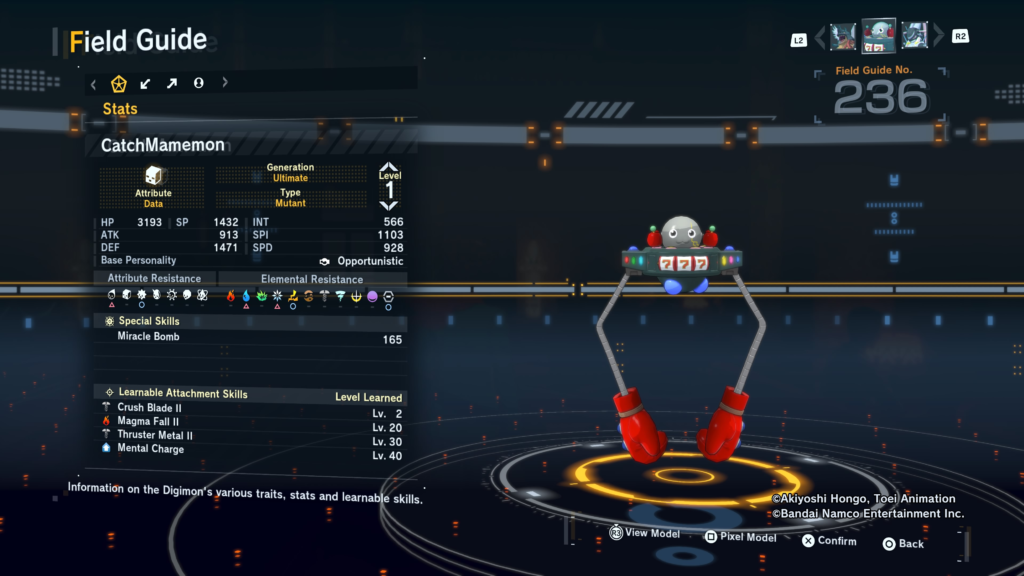Click the CatchMamemon center thumbnail

(x=879, y=36)
